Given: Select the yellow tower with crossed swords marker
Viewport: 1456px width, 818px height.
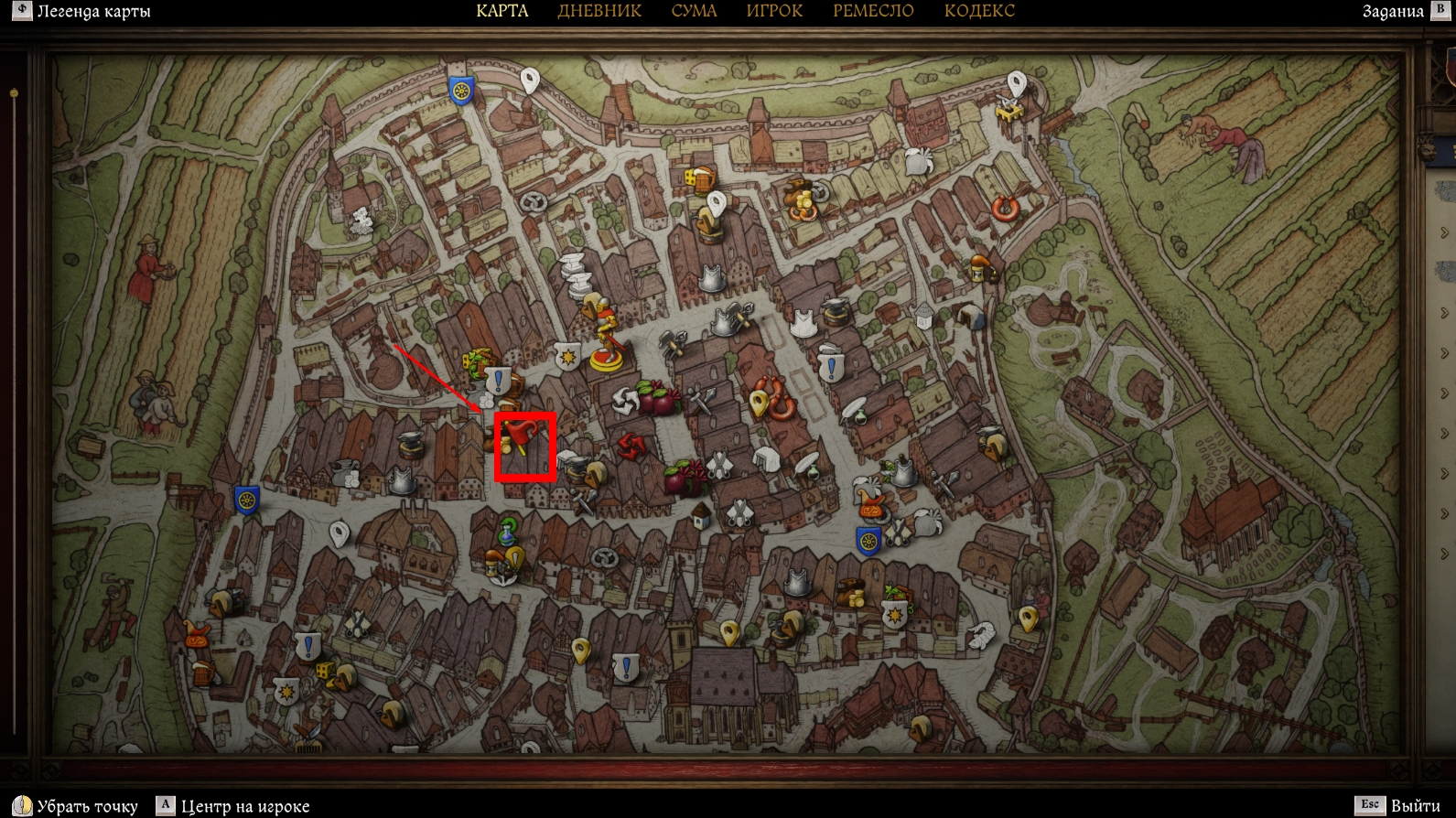Looking at the screenshot, I should [1009, 110].
